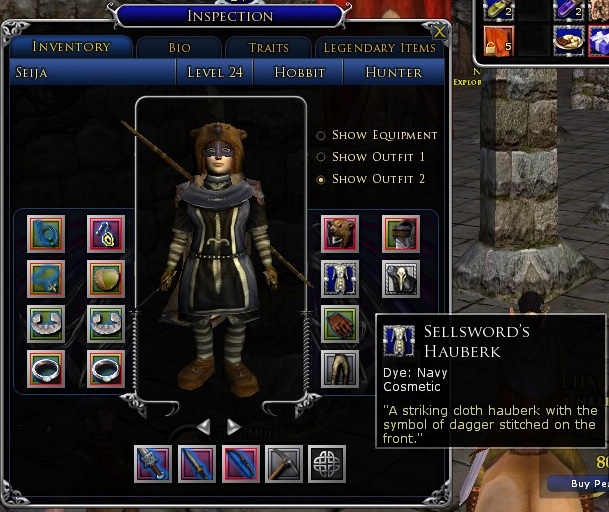Click the bow ranged weapon slot
The width and height of the screenshot is (609, 512).
[240, 464]
